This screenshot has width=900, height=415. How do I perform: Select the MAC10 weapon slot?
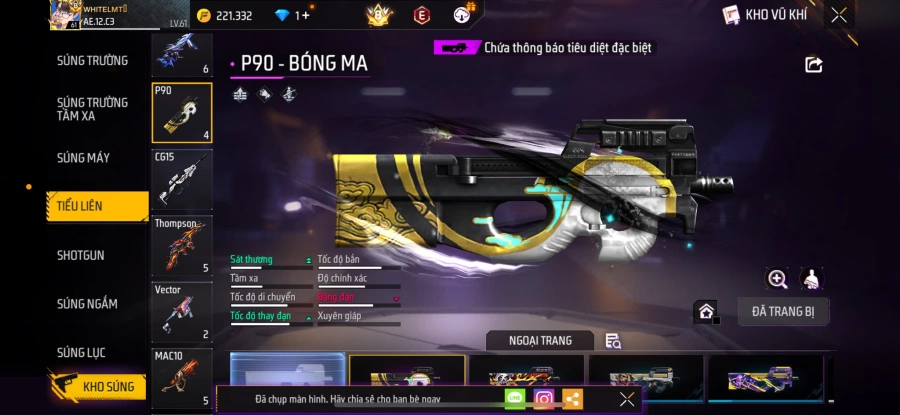[181, 378]
